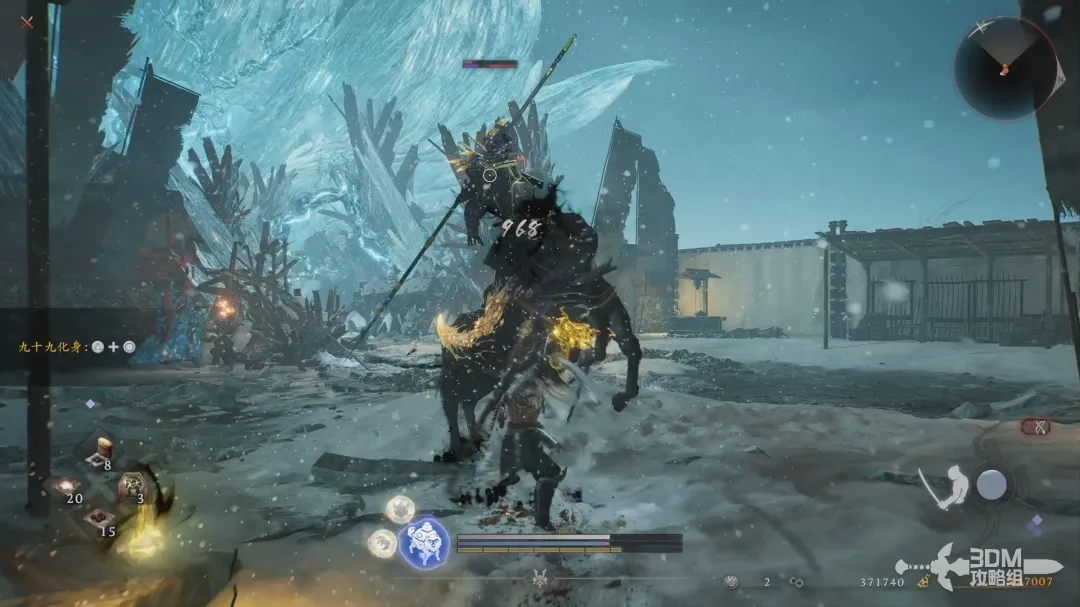1080x607 pixels.
Task: Trigger the lower round yokai ability icon
Action: coord(381,543)
